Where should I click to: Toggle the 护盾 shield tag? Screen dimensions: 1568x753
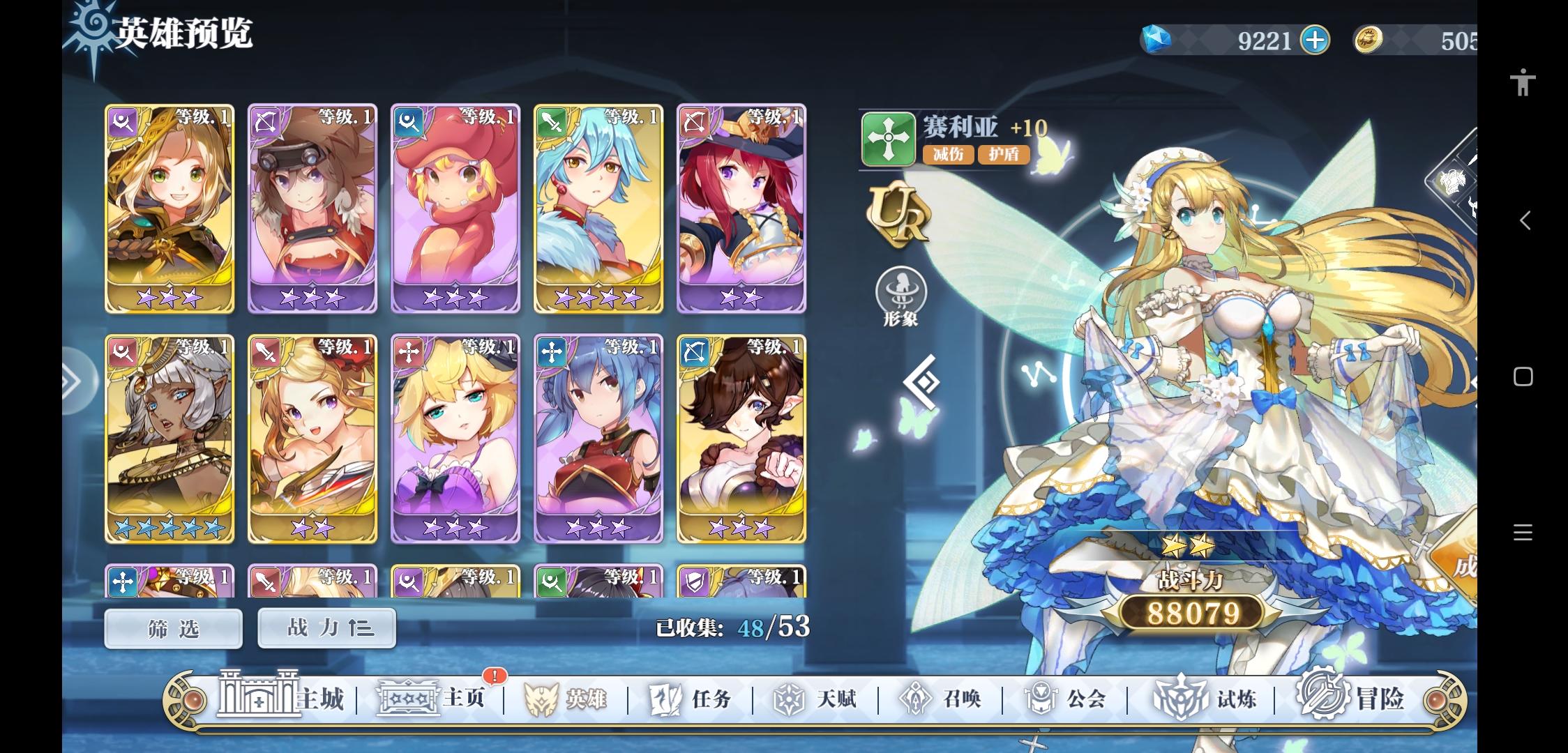click(1004, 155)
